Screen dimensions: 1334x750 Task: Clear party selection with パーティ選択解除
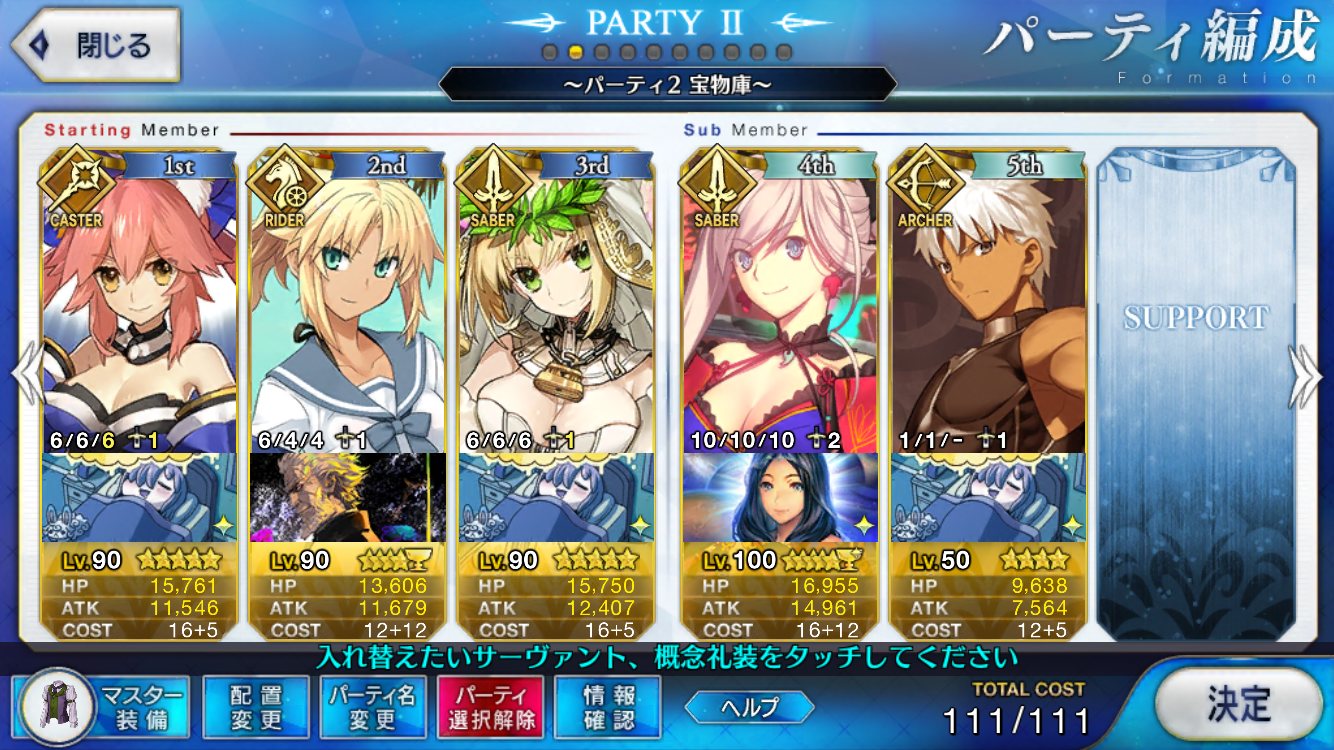point(490,706)
